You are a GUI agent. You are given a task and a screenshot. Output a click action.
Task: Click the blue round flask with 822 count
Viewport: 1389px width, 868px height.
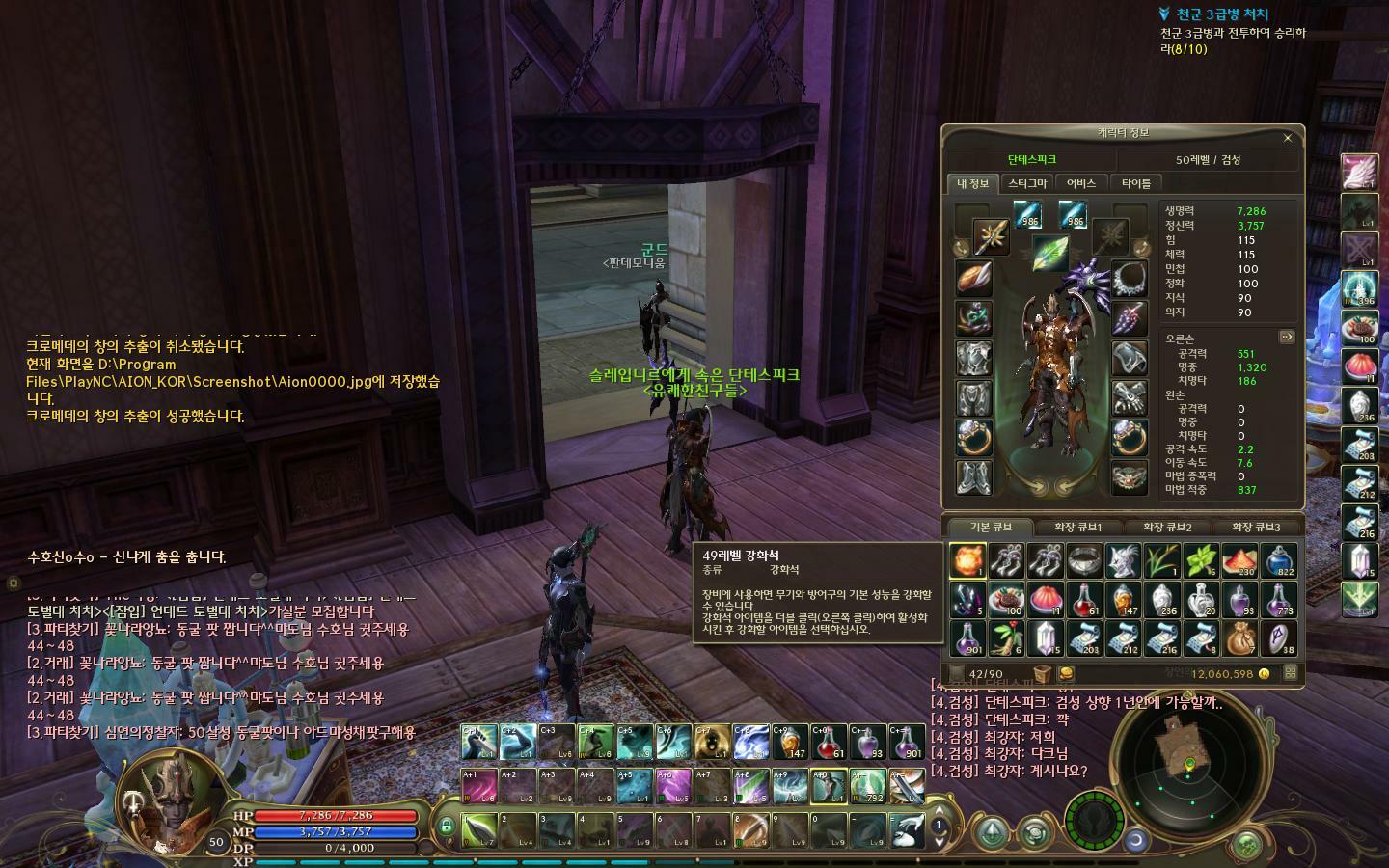(1280, 560)
